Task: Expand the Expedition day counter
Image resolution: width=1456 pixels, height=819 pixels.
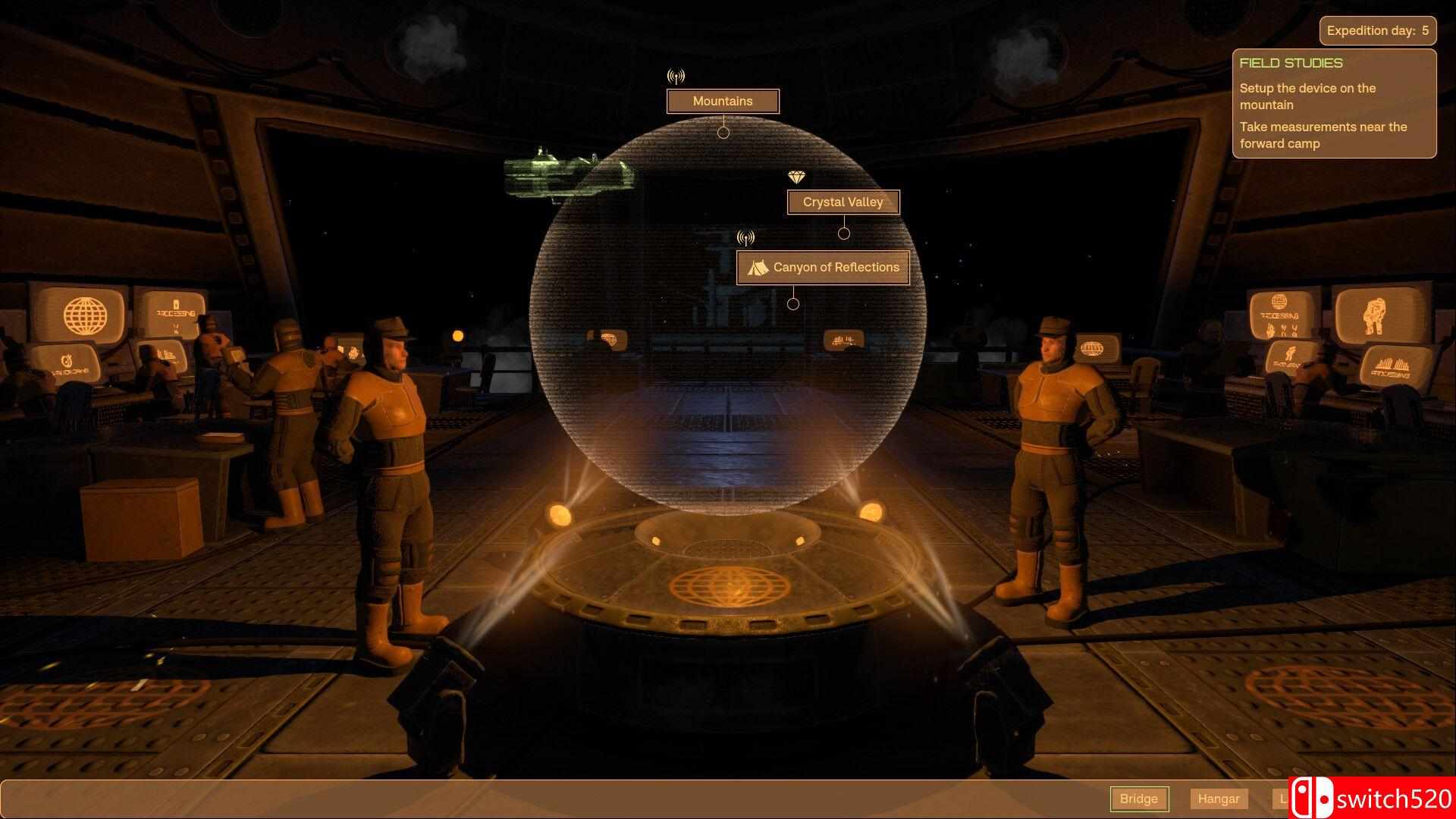Action: point(1377,30)
